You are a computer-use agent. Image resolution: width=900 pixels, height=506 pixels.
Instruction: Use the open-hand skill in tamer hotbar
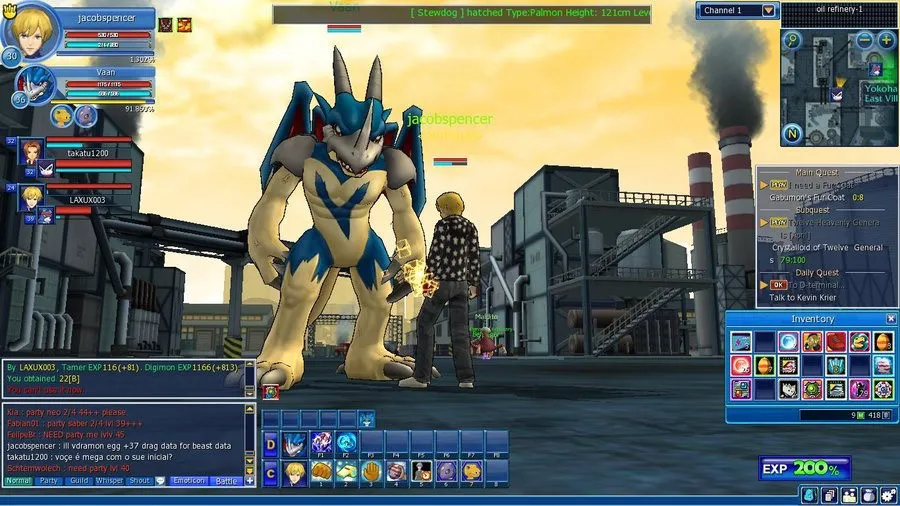click(369, 471)
